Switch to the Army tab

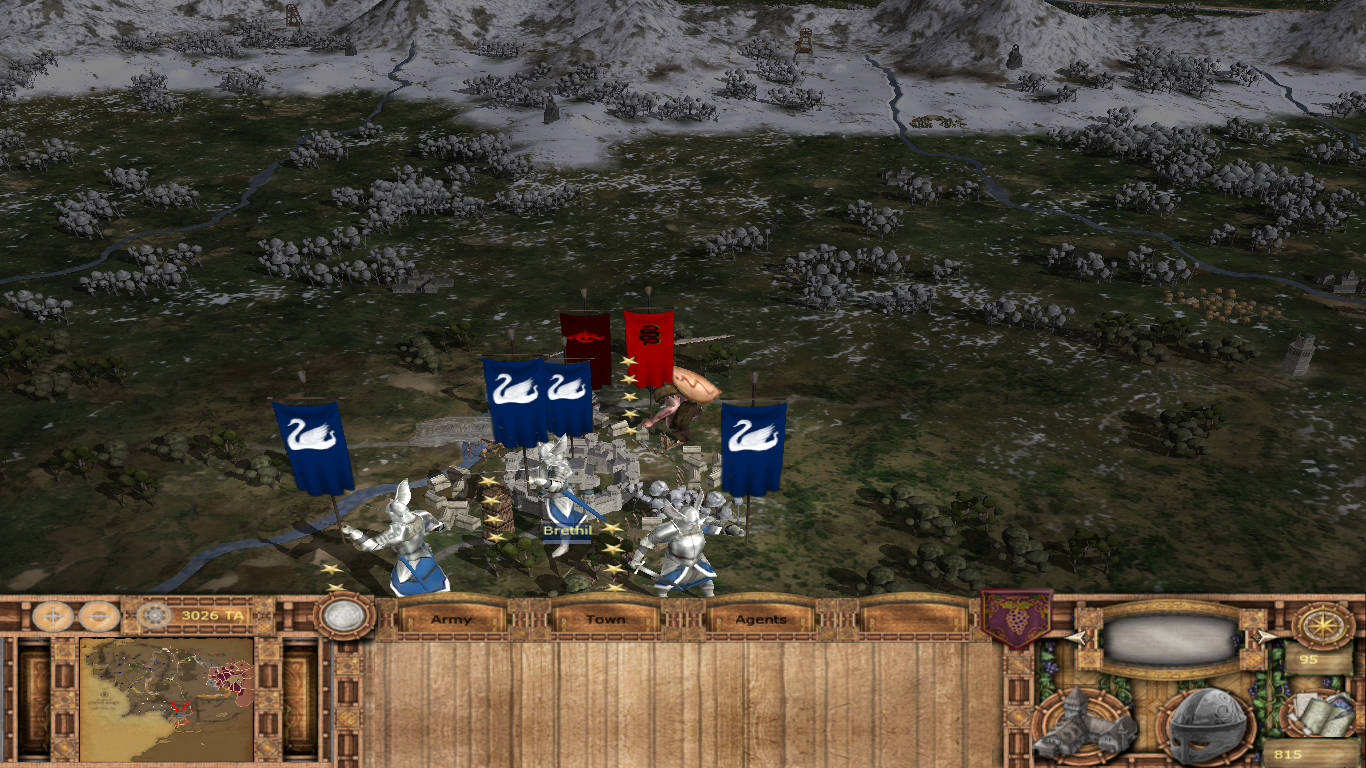(x=451, y=619)
